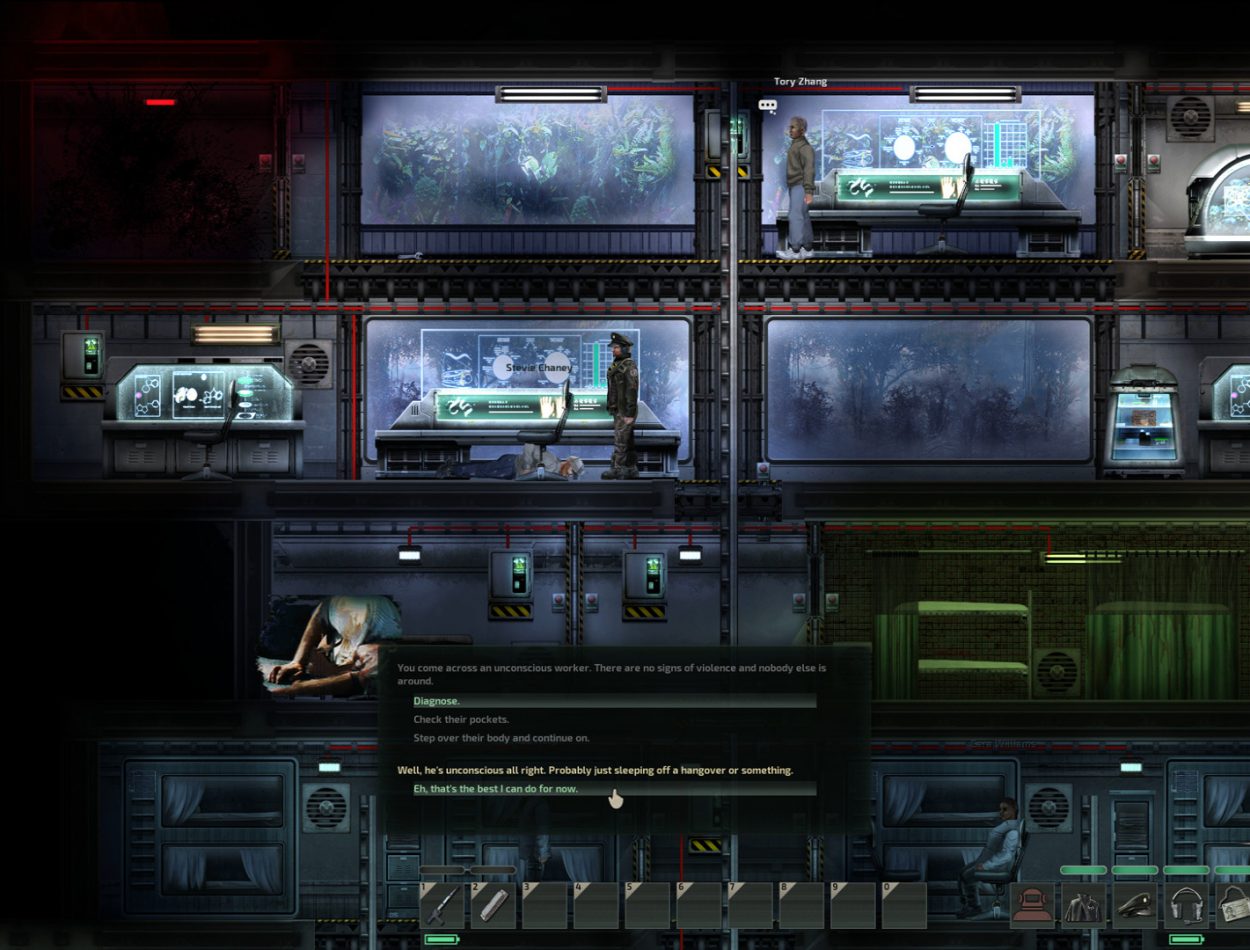Image resolution: width=1250 pixels, height=950 pixels.
Task: Open the uniform jacket equipment slot
Action: (x=1083, y=905)
